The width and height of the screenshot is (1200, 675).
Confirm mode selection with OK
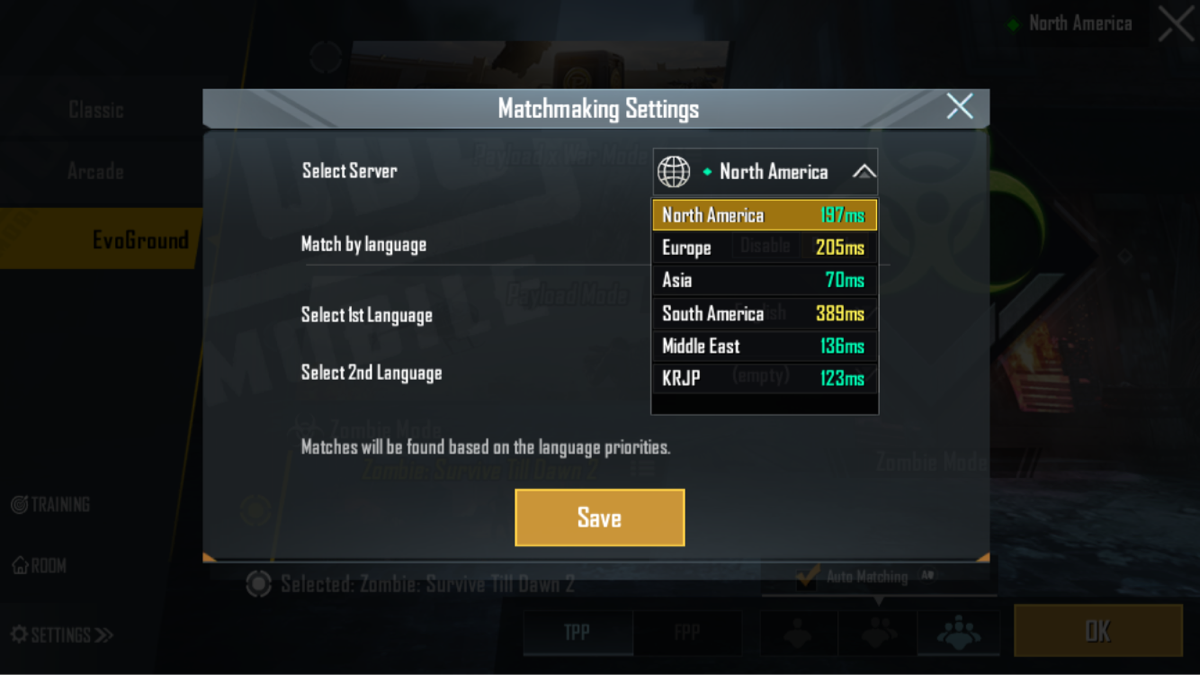pos(1097,631)
